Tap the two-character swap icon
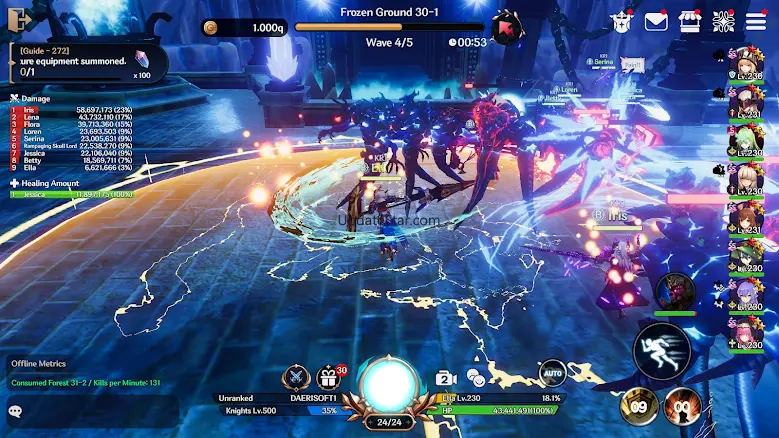 476,378
